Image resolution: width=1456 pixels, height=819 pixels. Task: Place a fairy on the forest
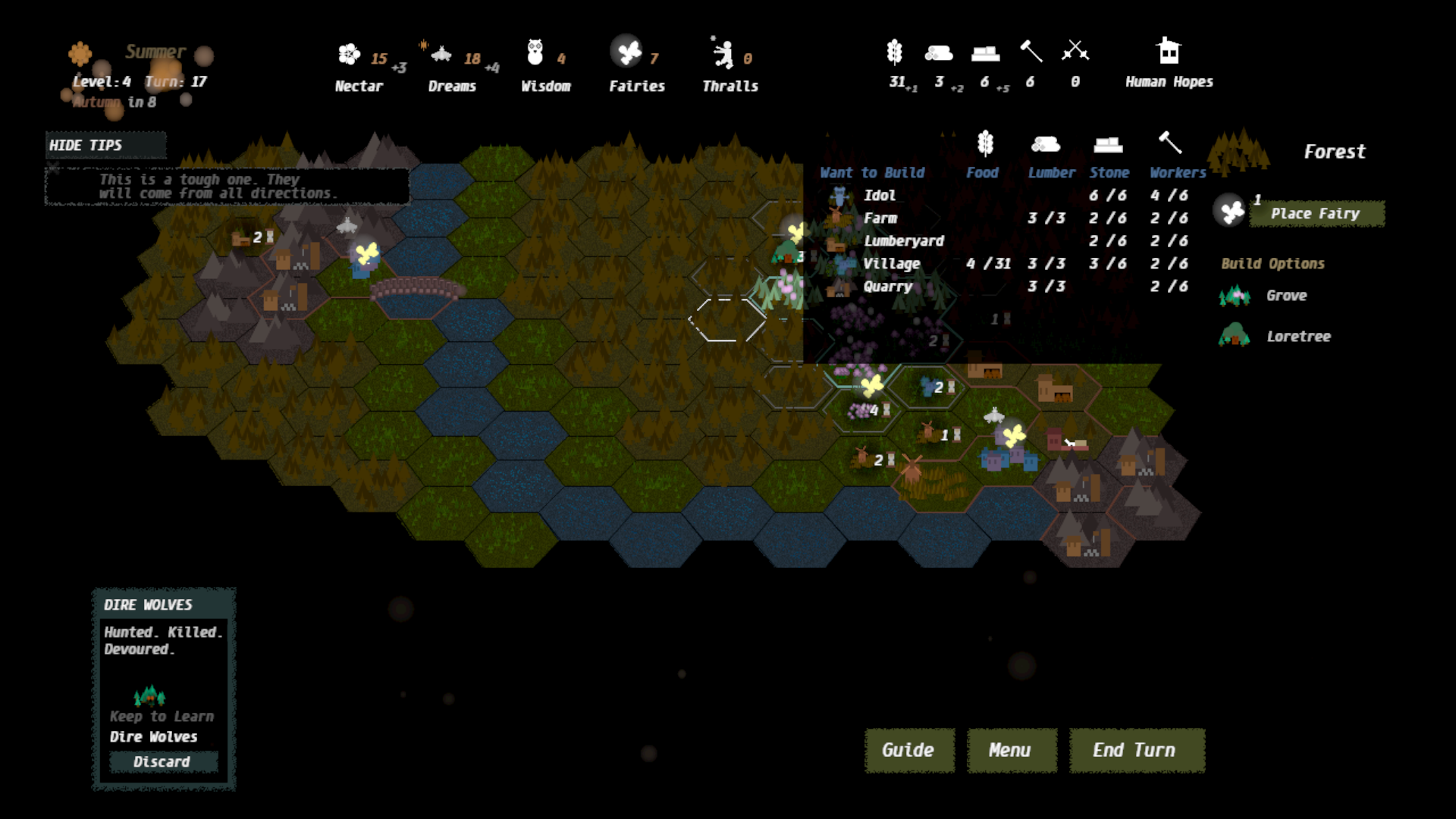pos(1316,214)
